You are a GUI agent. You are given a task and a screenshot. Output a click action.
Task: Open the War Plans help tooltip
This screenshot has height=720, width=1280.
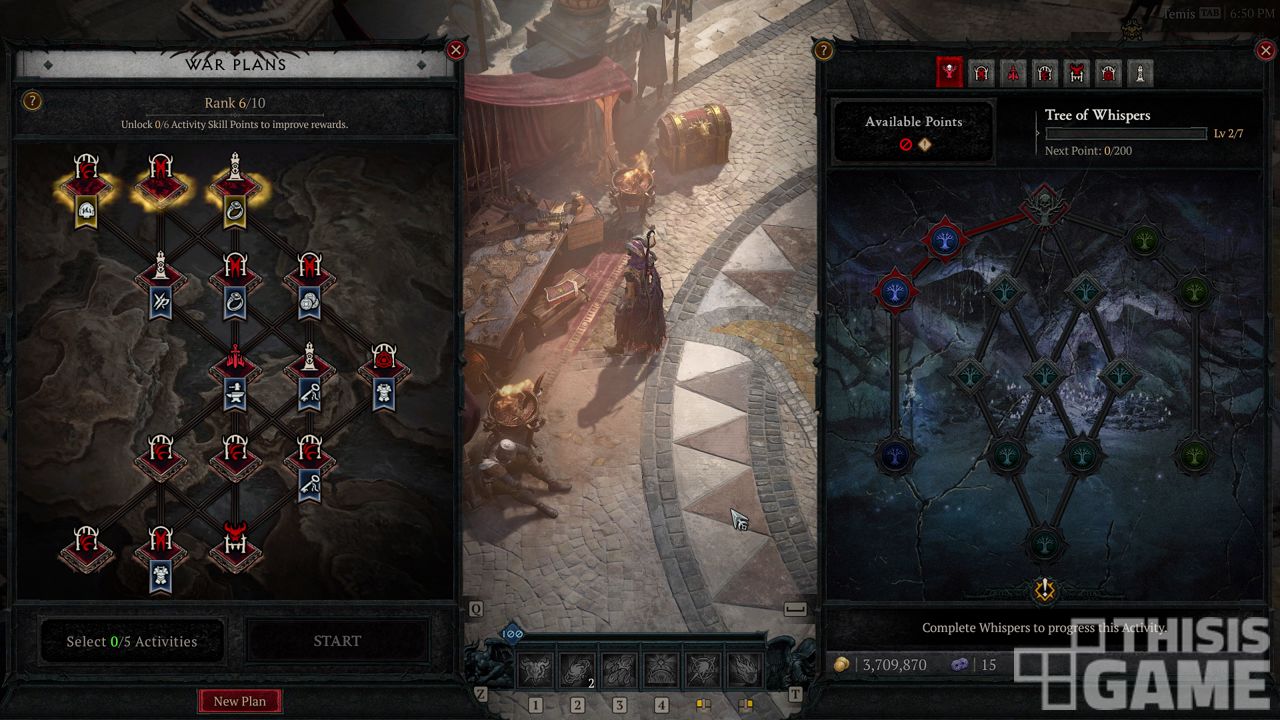(x=32, y=101)
